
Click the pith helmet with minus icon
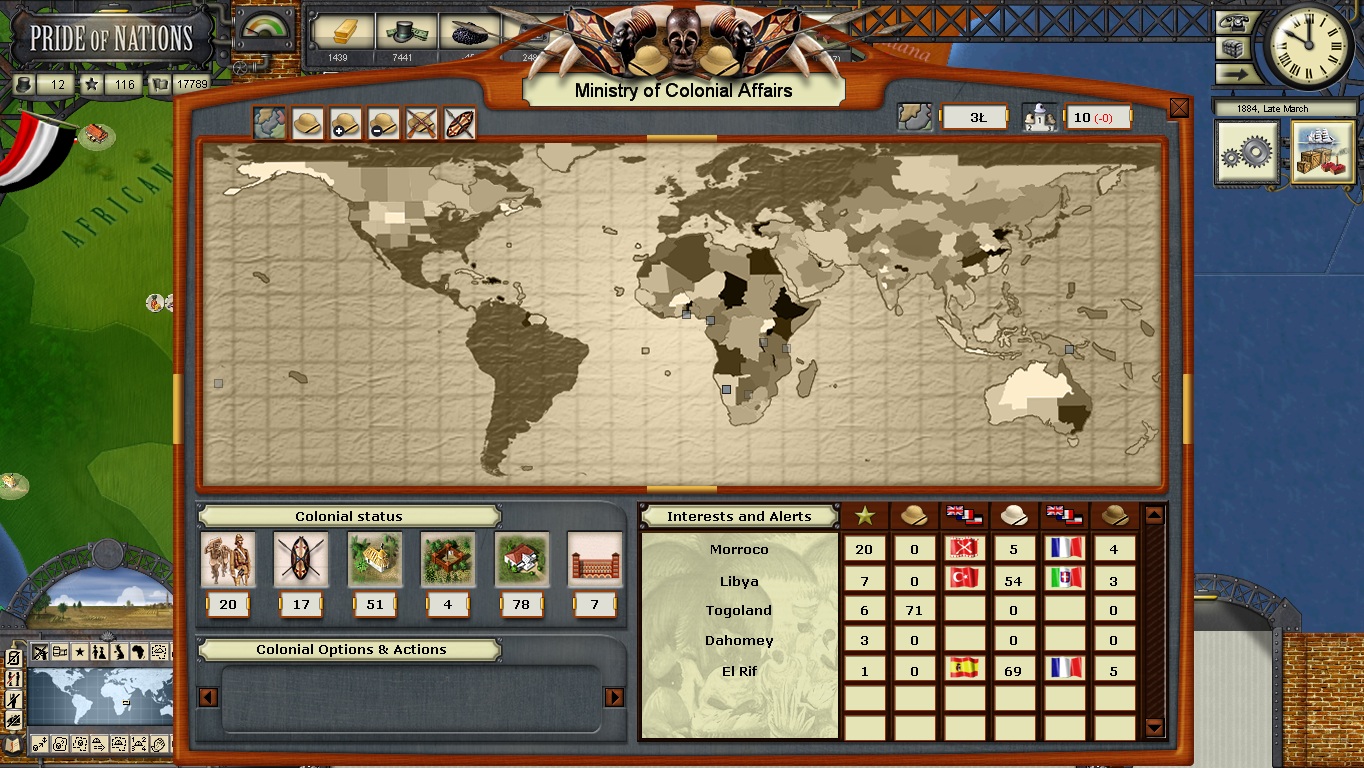tap(383, 124)
